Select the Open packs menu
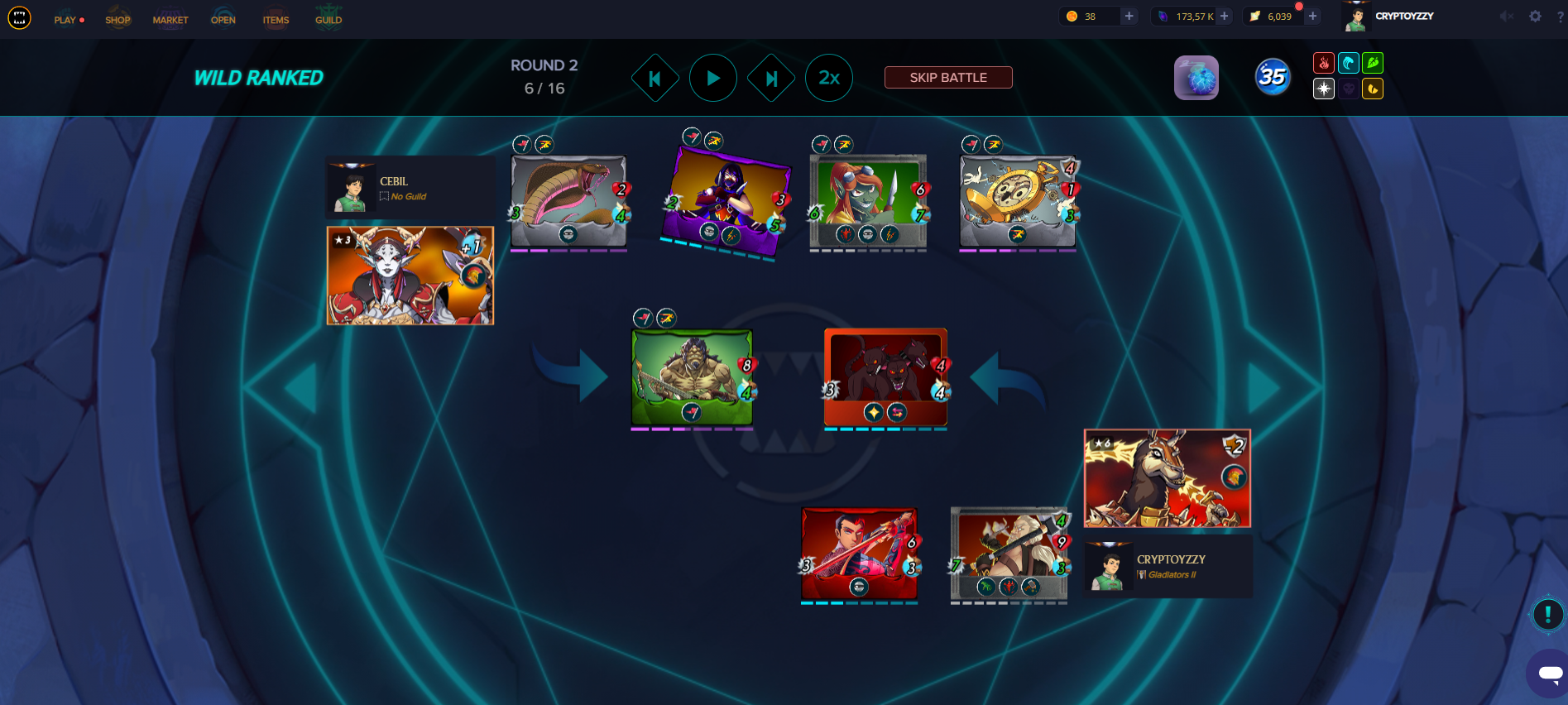Viewport: 1568px width, 705px height. [223, 20]
